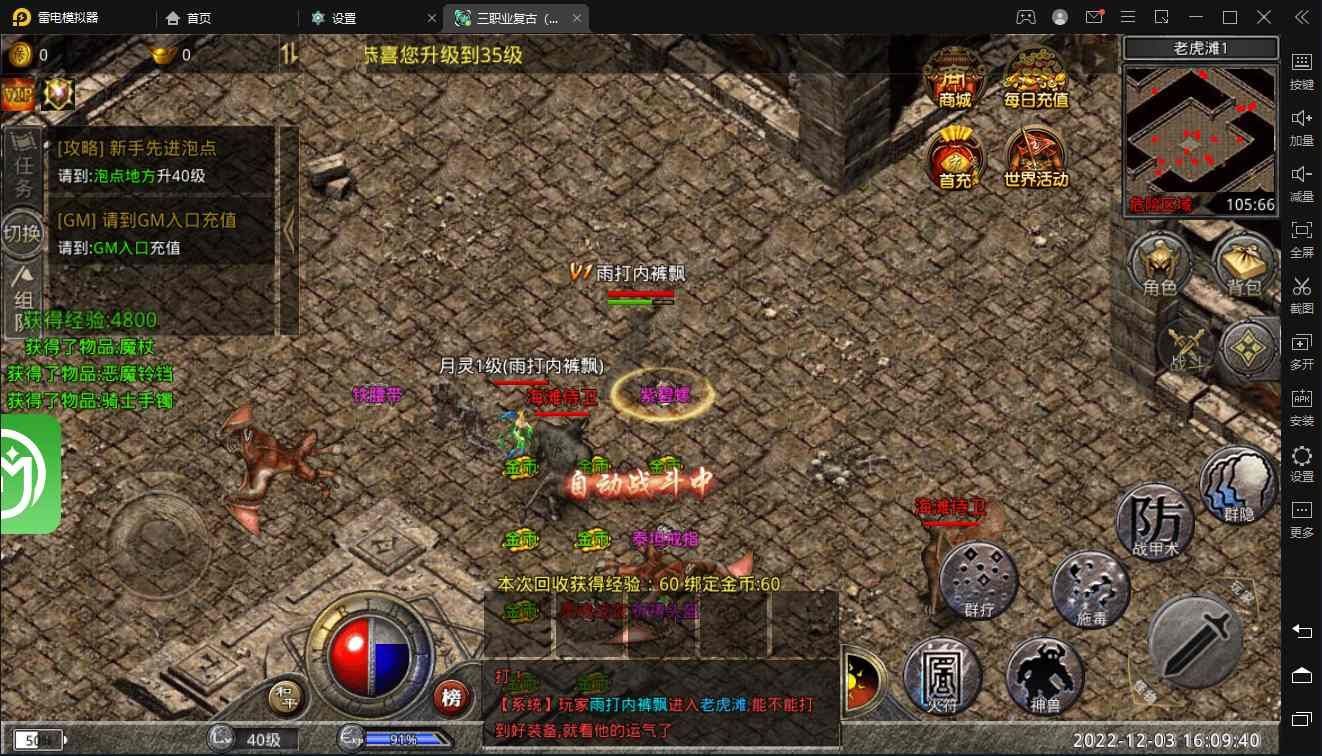
Task: Open the 世界活动 world events panel
Action: 1036,158
